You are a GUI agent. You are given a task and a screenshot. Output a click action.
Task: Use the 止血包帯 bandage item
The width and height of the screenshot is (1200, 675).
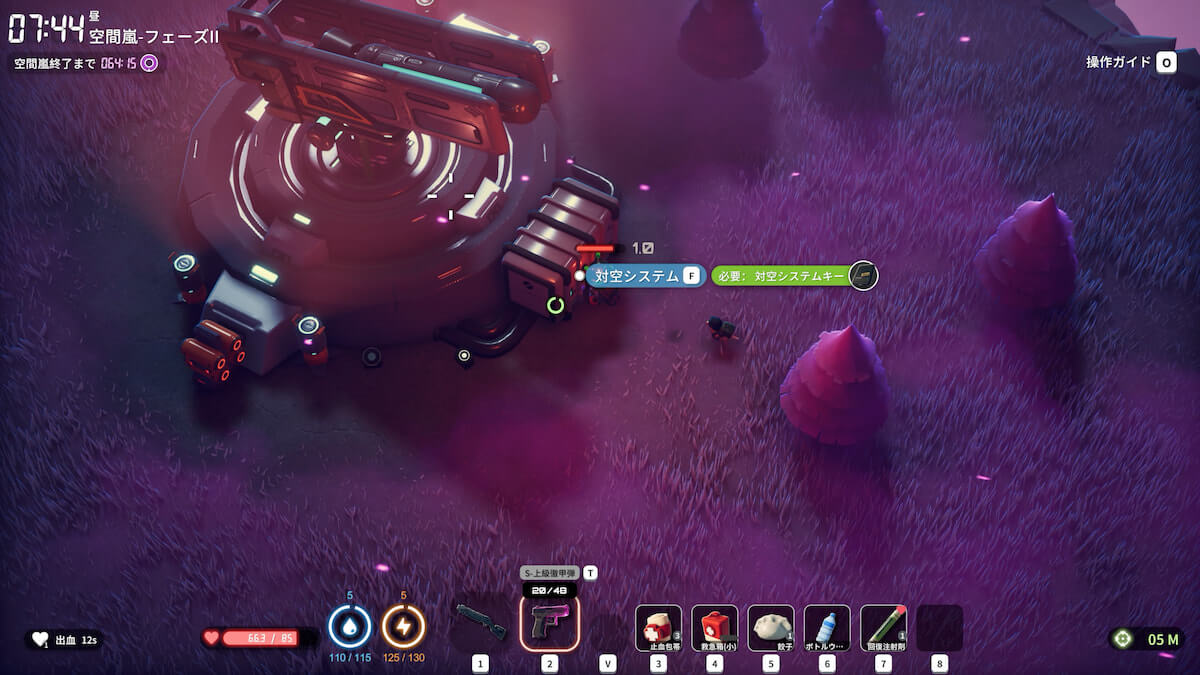point(658,628)
